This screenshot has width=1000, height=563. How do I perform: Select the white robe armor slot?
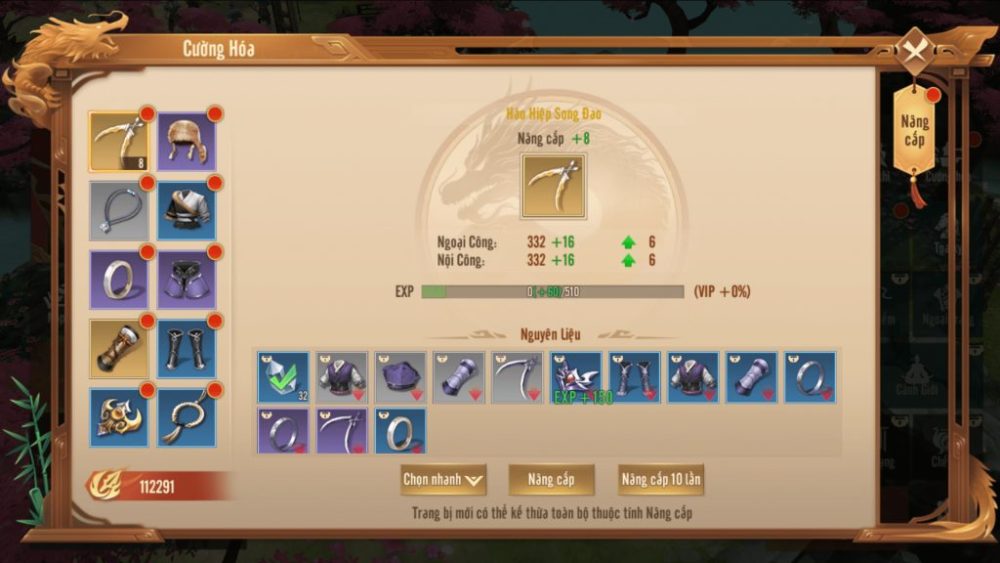(x=186, y=211)
